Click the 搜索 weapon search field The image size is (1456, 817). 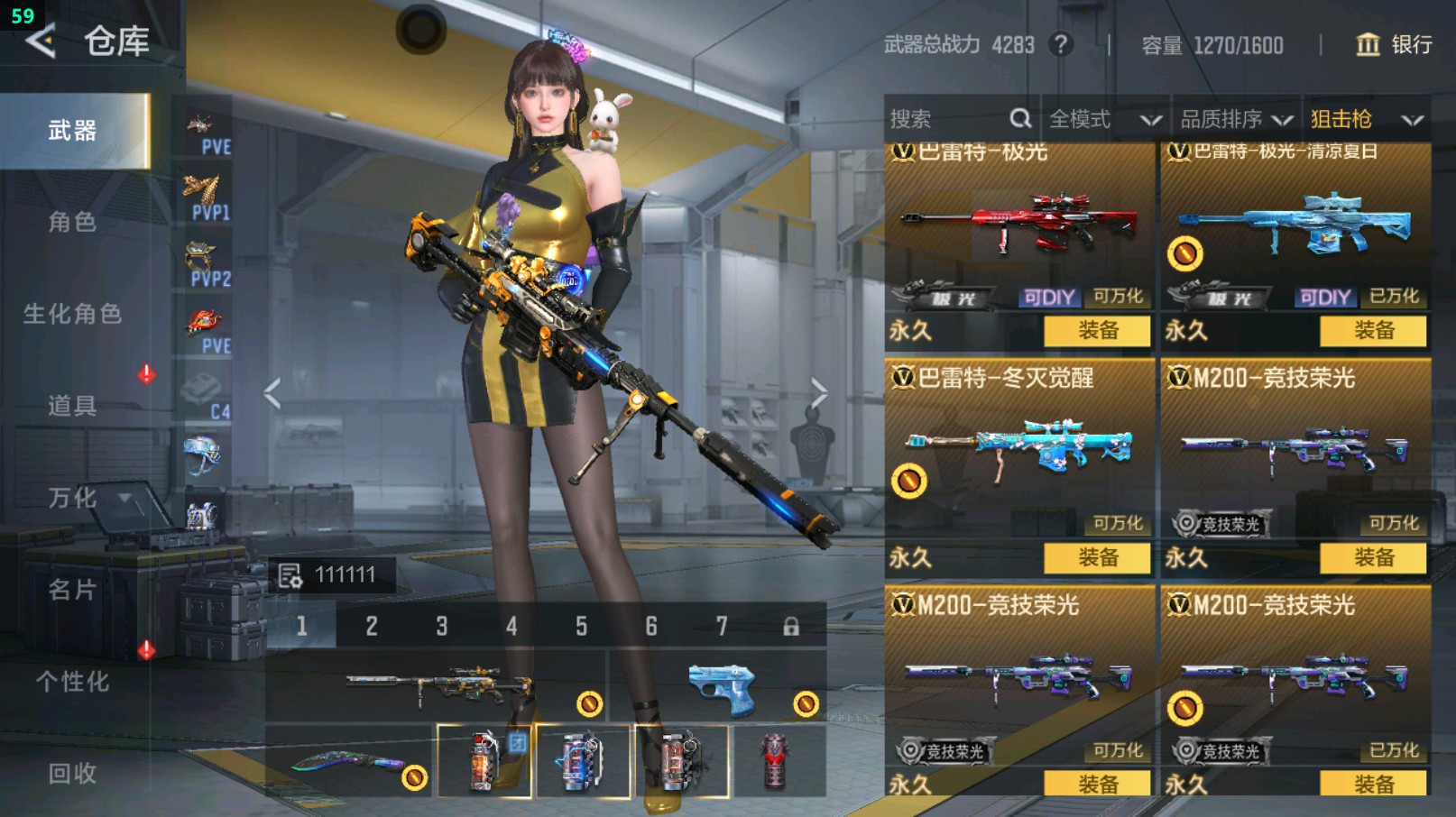(947, 119)
